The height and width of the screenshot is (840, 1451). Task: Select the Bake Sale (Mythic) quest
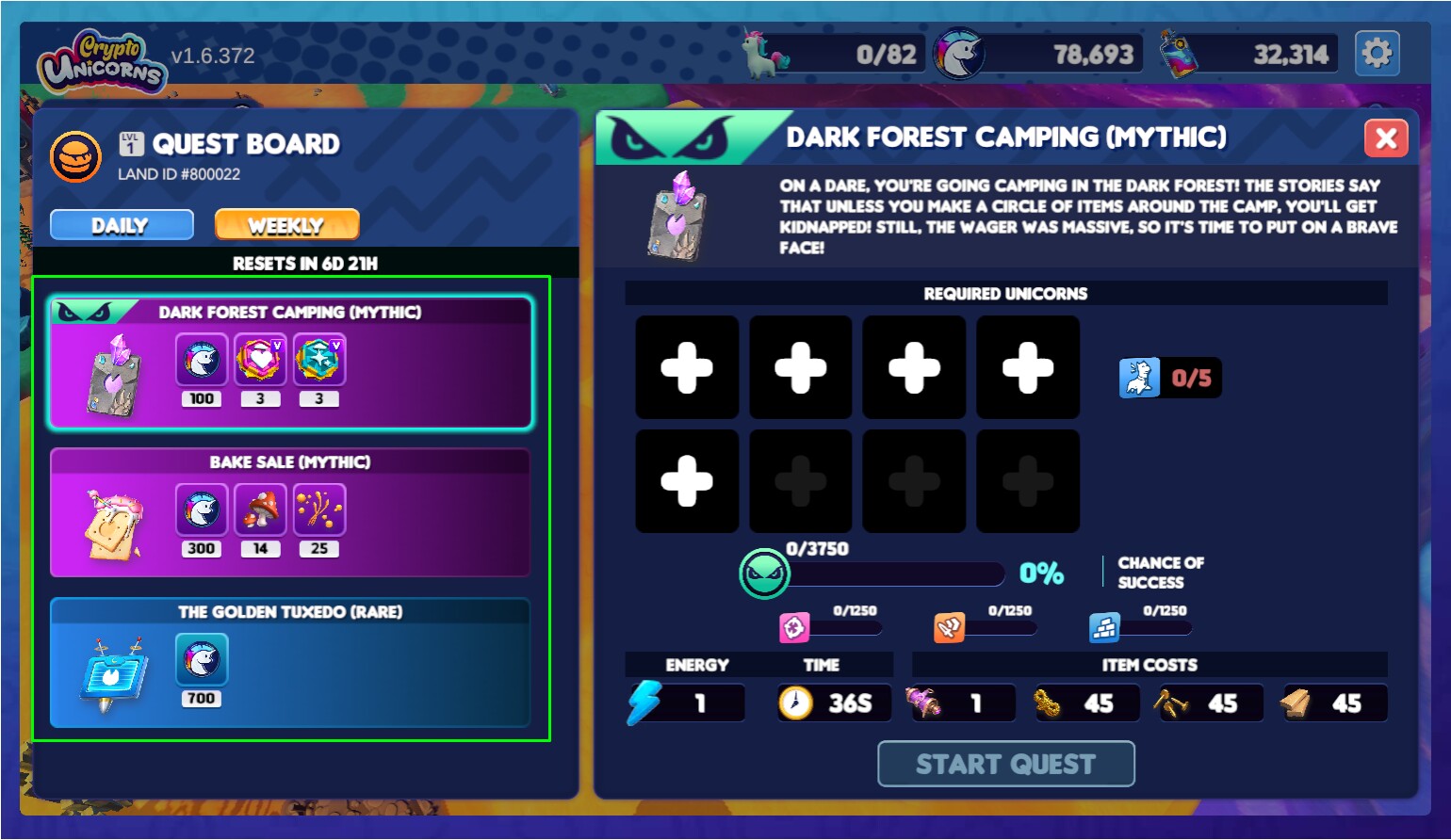[x=289, y=513]
